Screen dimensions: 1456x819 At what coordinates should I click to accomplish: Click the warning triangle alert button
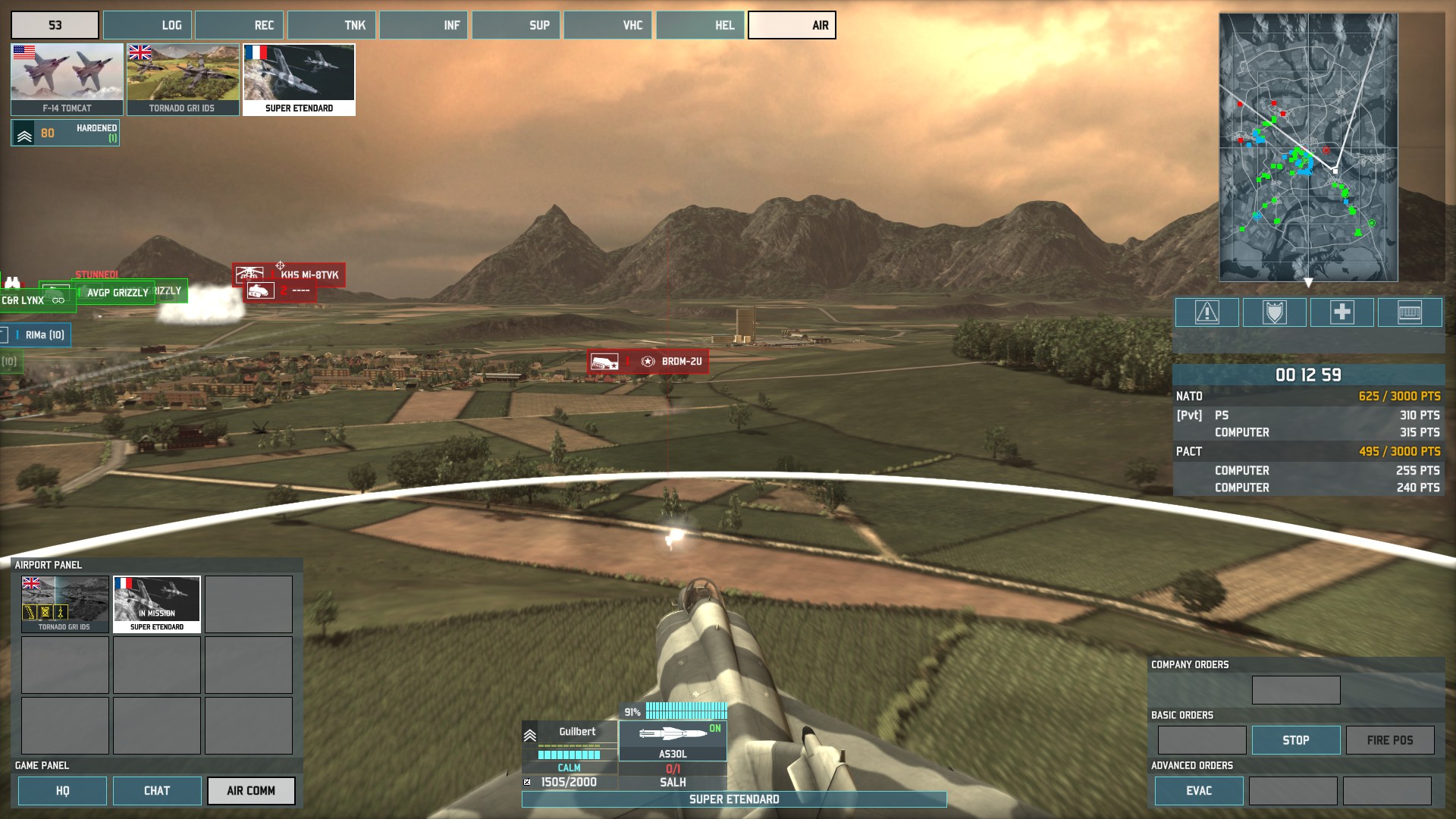[x=1207, y=312]
